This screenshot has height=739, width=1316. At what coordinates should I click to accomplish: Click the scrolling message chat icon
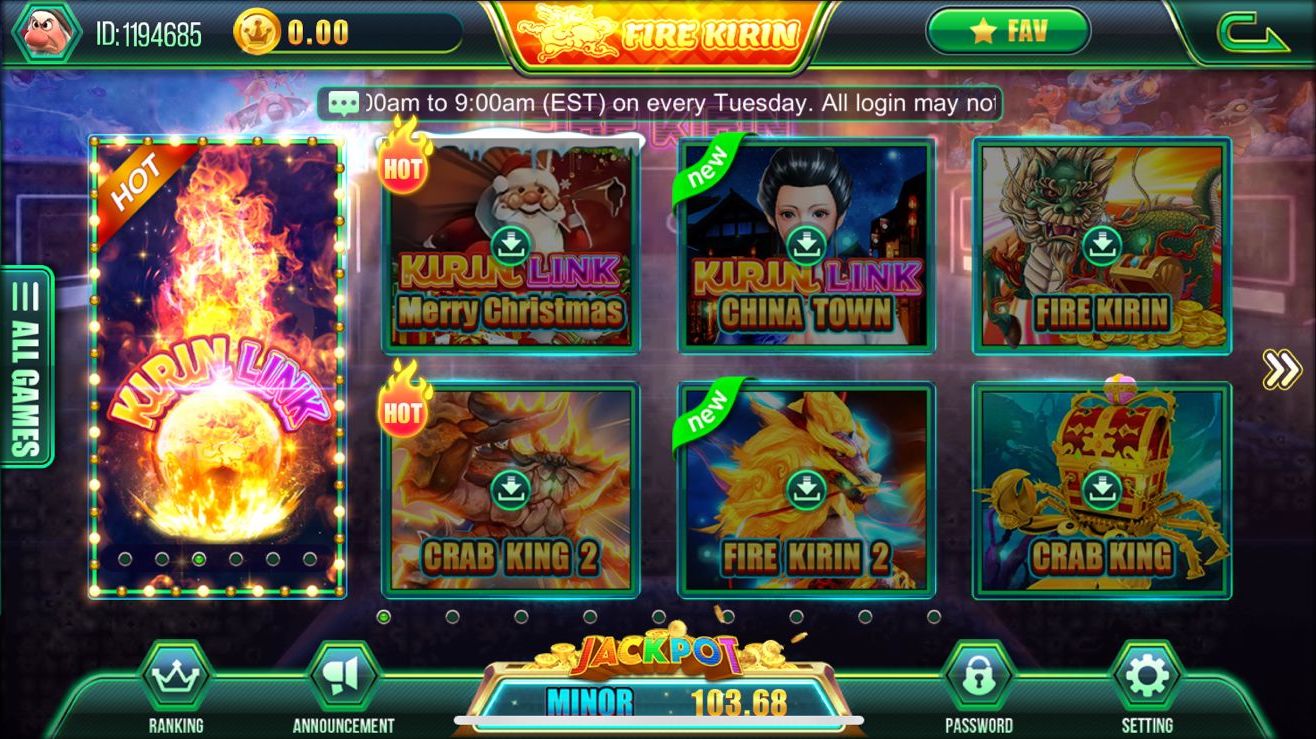(x=343, y=103)
